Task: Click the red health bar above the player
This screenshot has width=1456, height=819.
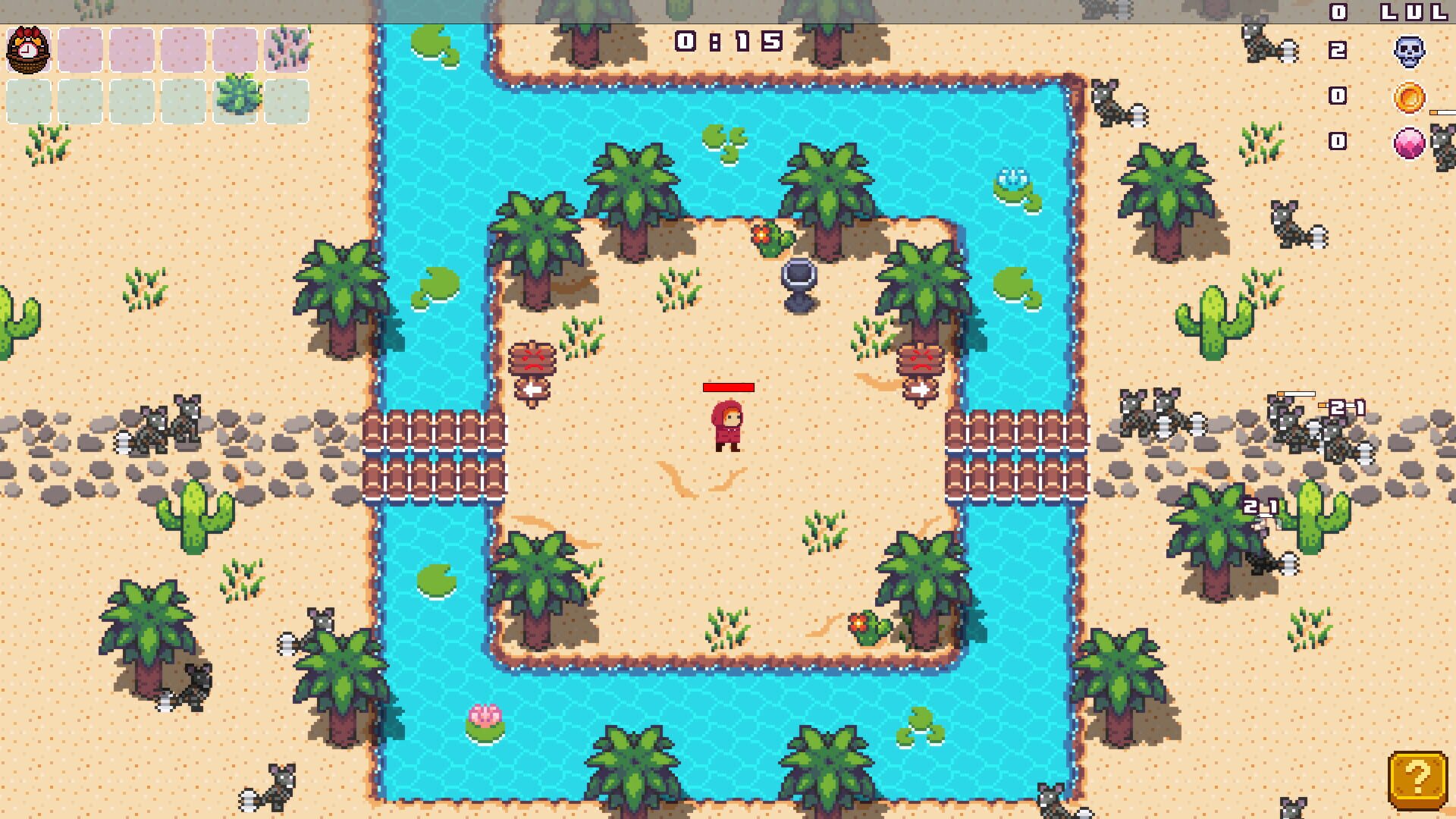Action: [727, 388]
